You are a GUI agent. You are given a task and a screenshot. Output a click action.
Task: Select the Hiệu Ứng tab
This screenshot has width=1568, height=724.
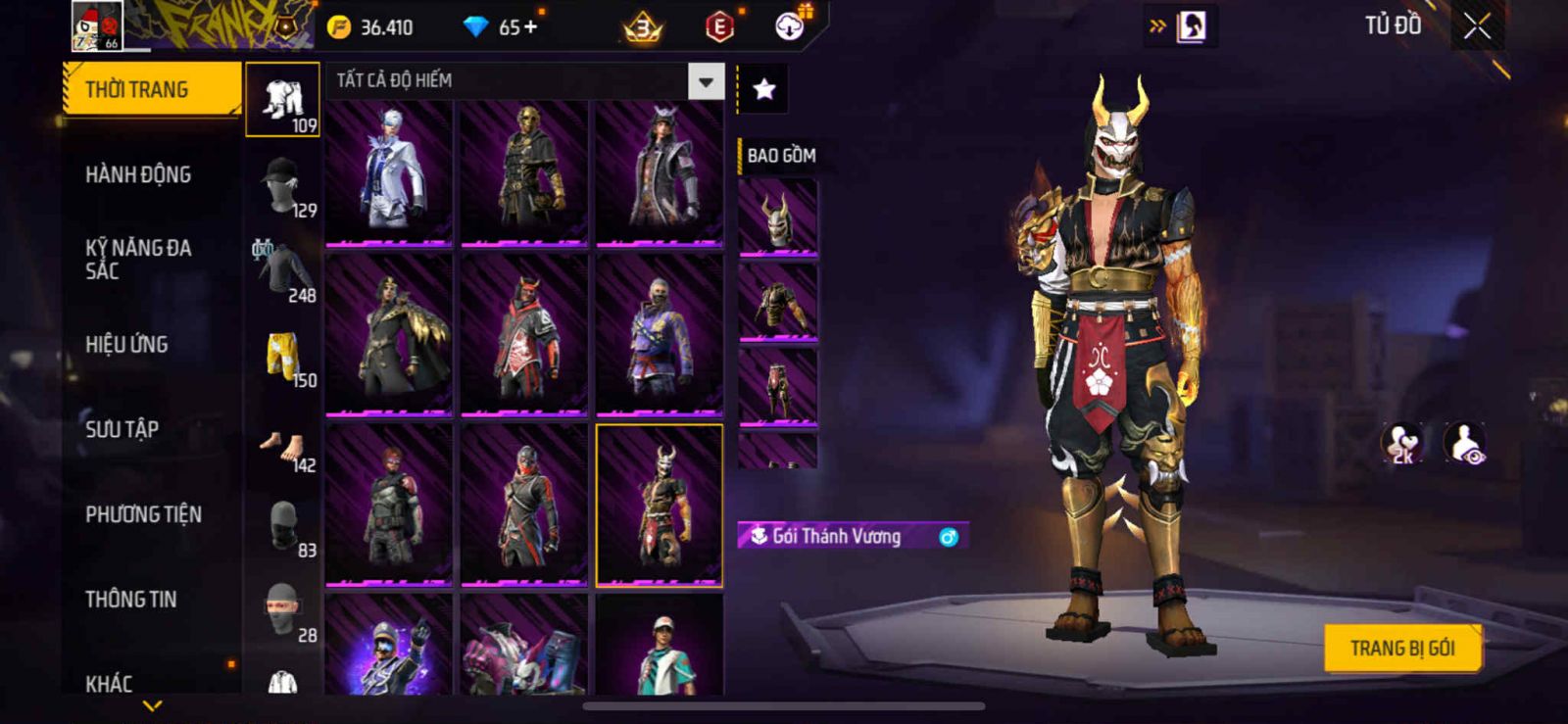126,344
